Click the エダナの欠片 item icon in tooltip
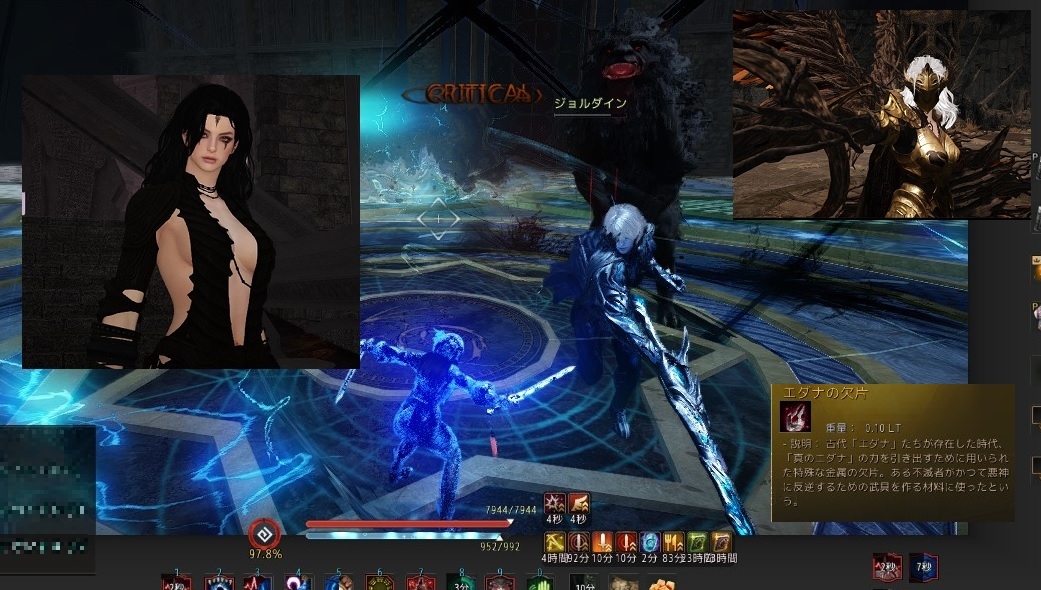 click(795, 418)
